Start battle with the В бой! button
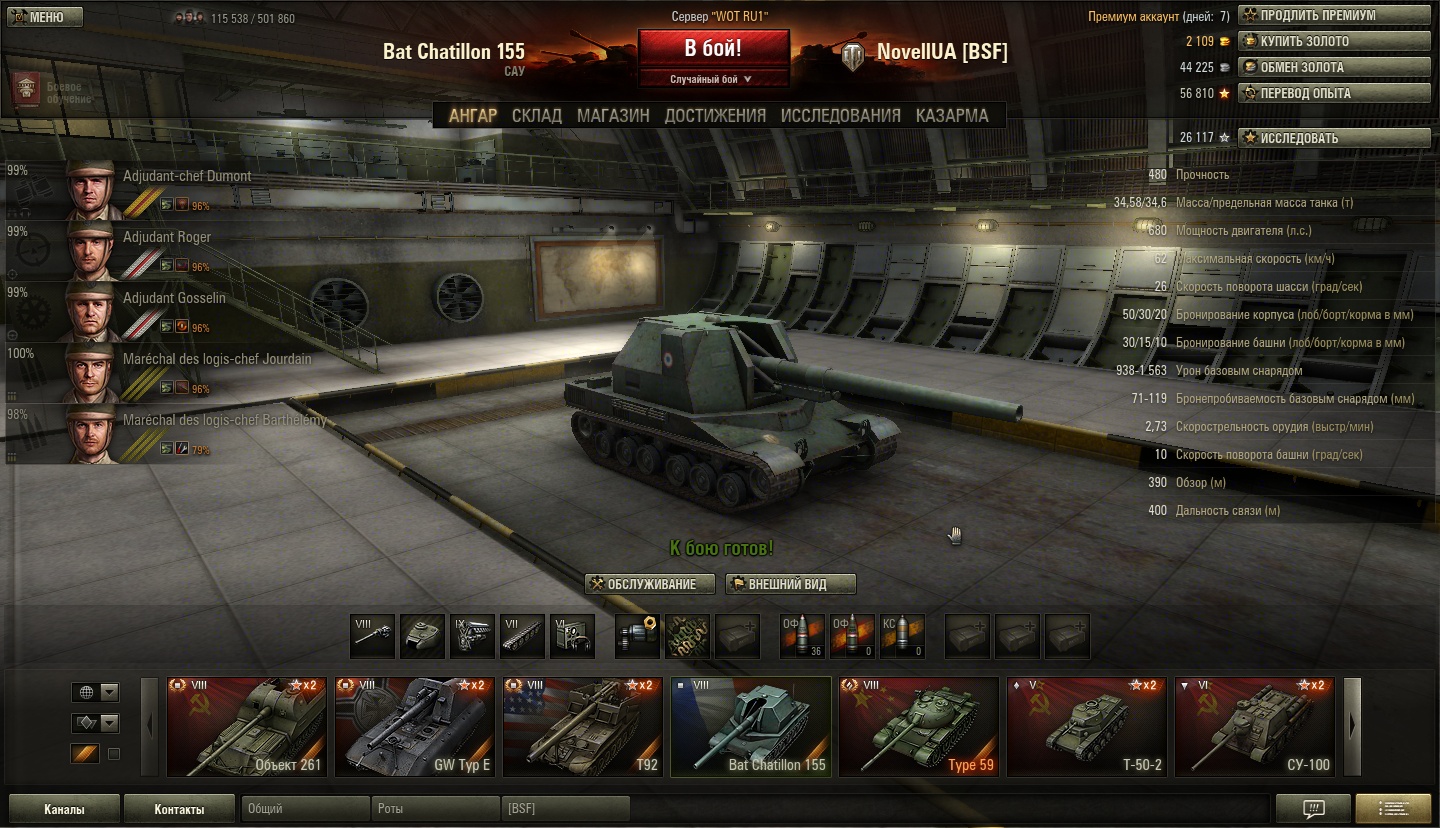1440x828 pixels. (713, 50)
